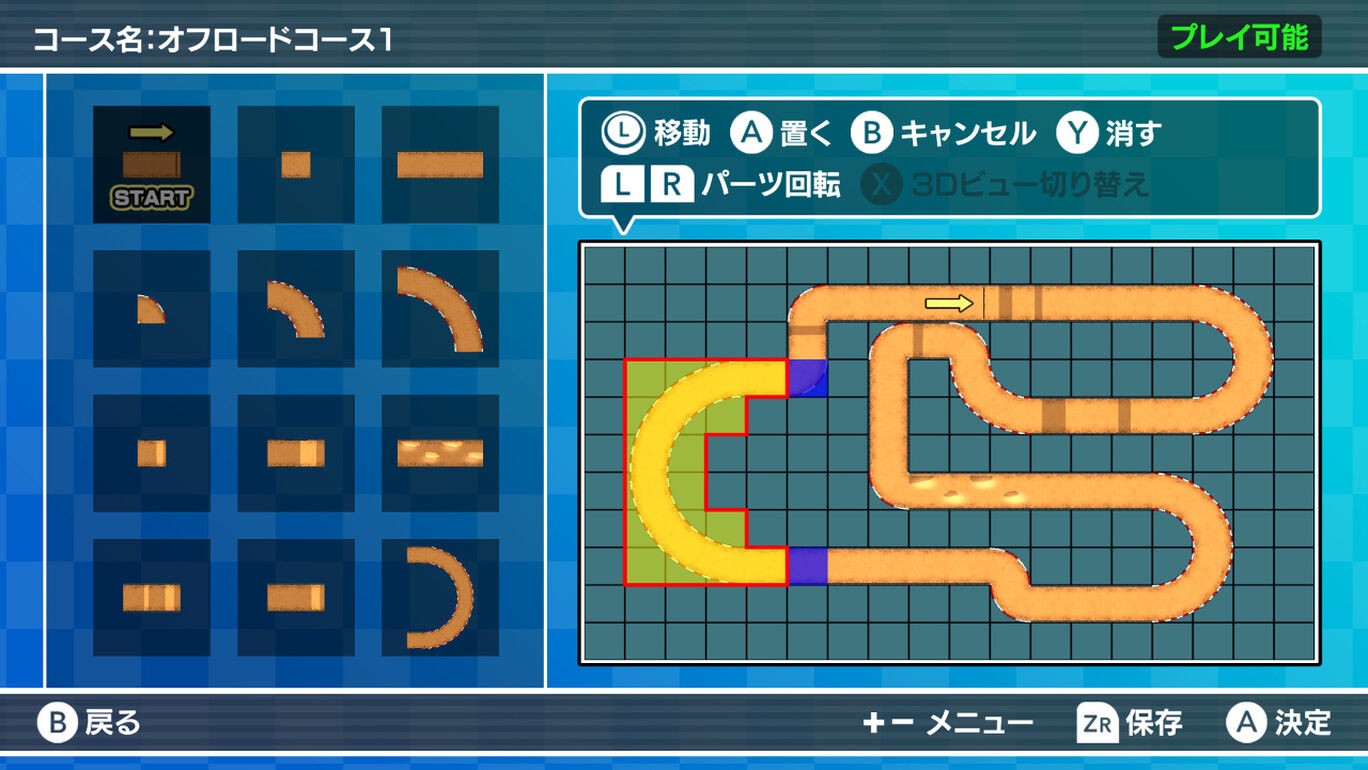Click the プレイ可能 status badge

coord(1239,36)
